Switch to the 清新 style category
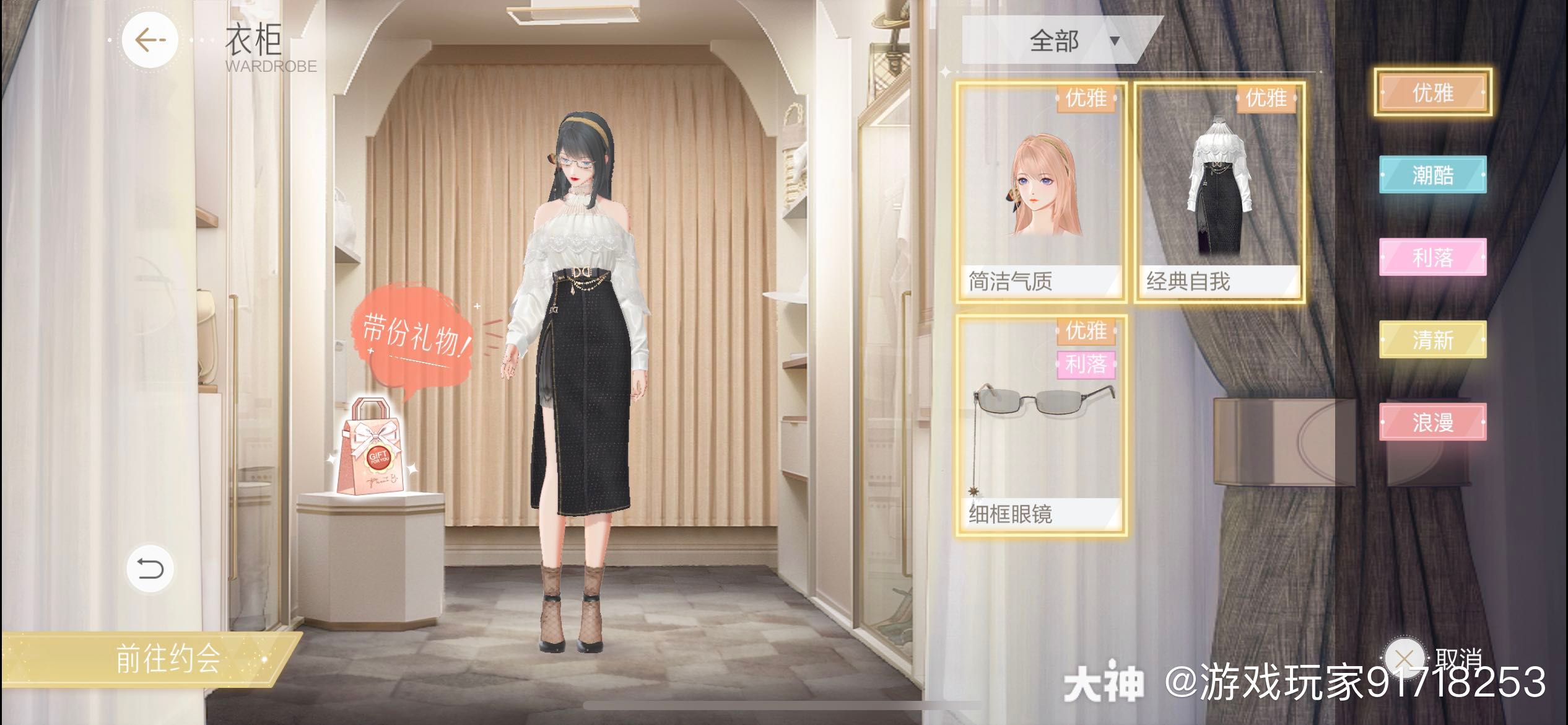1568x725 pixels. coord(1434,341)
